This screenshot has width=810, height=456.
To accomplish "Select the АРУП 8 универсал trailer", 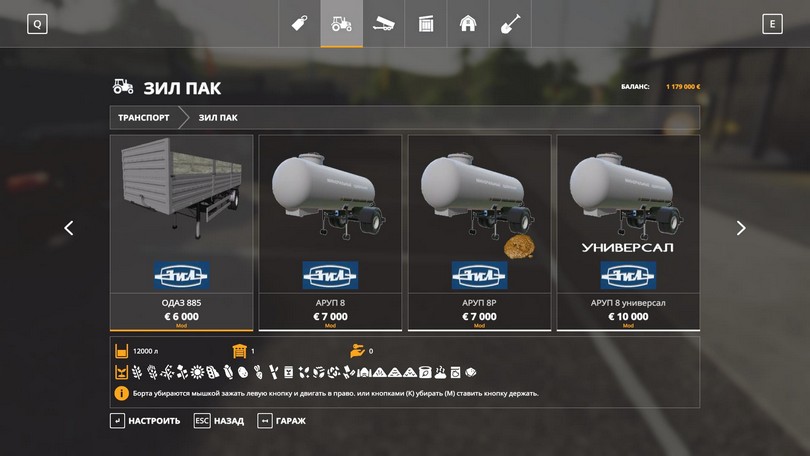I will [x=628, y=232].
